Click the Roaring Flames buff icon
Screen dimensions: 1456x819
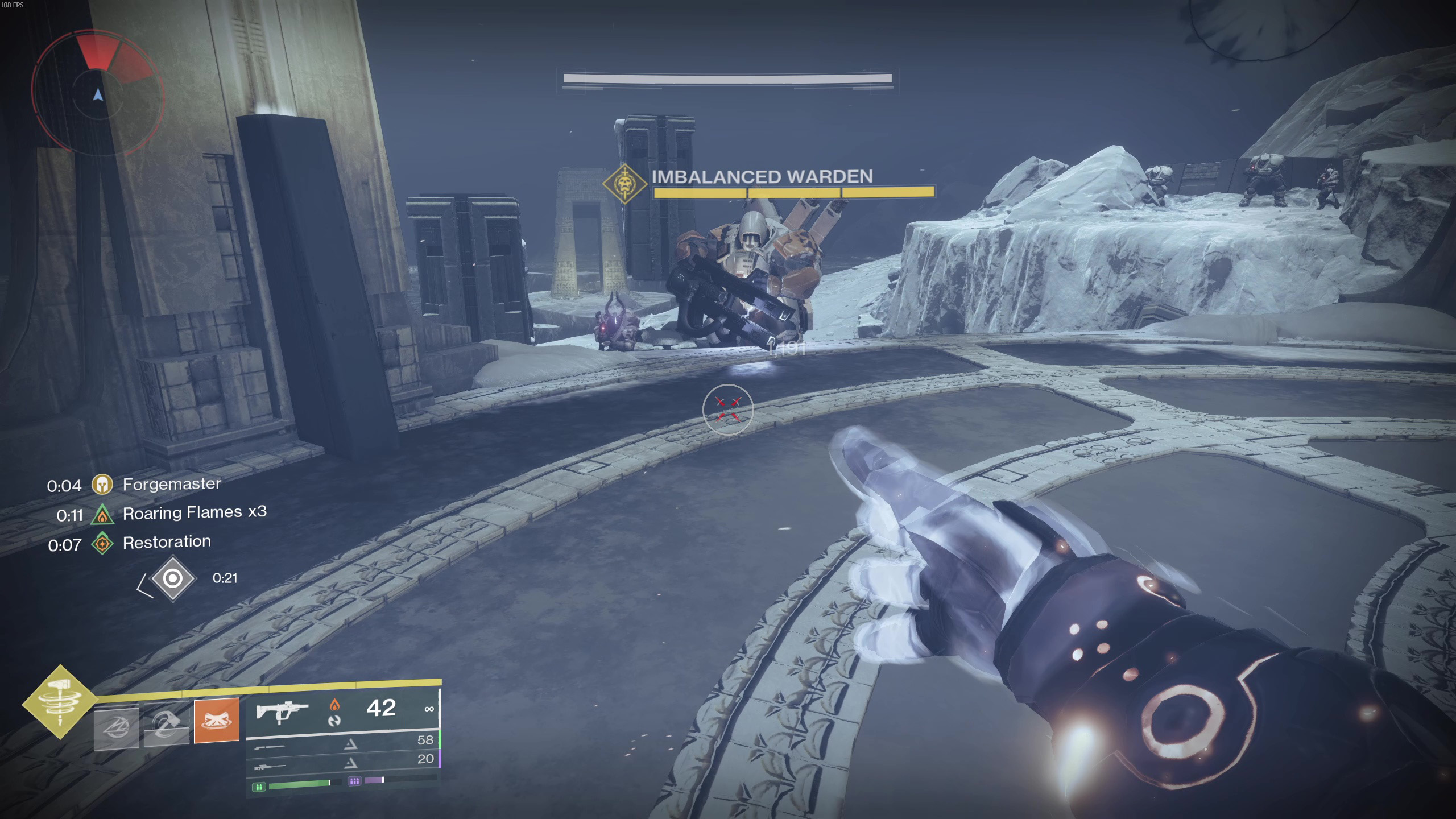pyautogui.click(x=102, y=515)
